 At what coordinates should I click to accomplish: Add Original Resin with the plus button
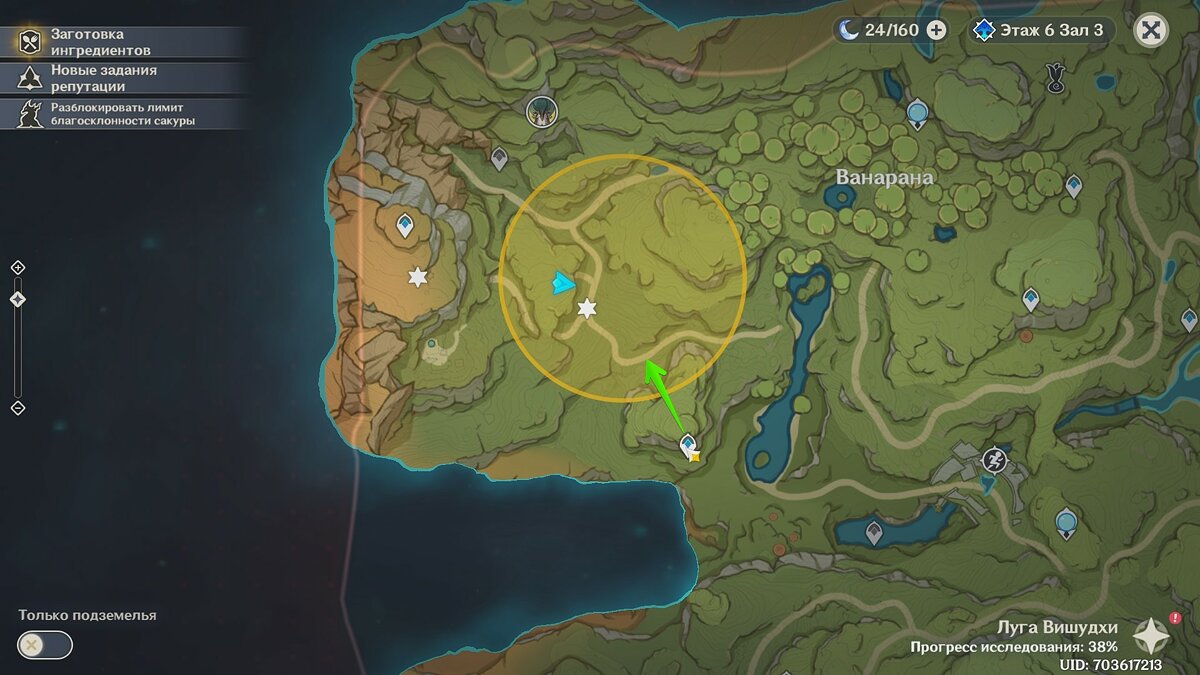click(x=936, y=30)
